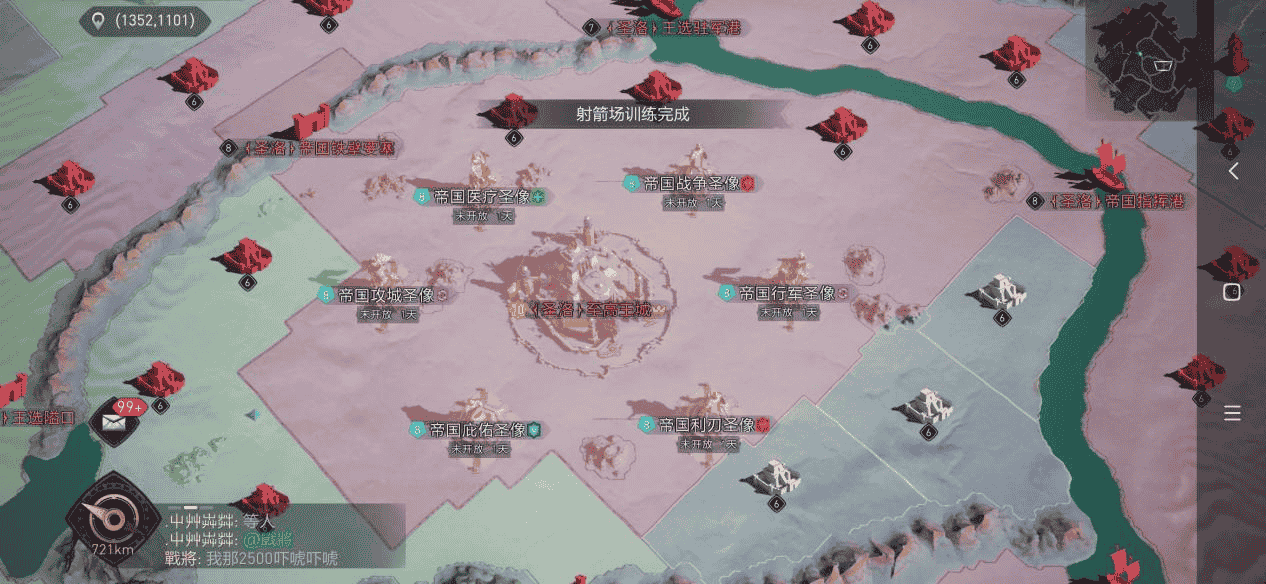
Task: Open the alliance chat box
Action: tap(282, 540)
